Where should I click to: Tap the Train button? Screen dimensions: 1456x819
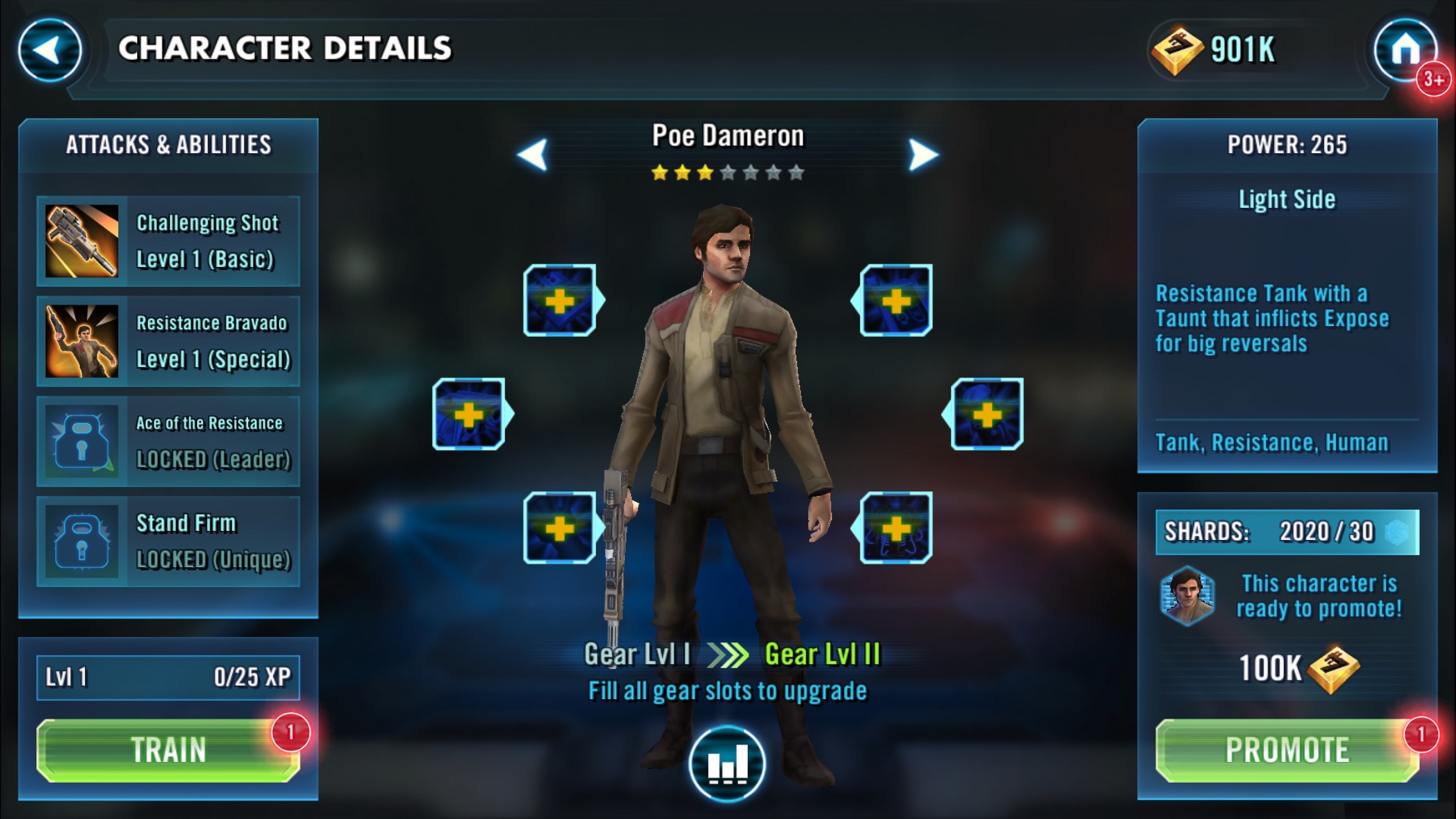click(168, 750)
